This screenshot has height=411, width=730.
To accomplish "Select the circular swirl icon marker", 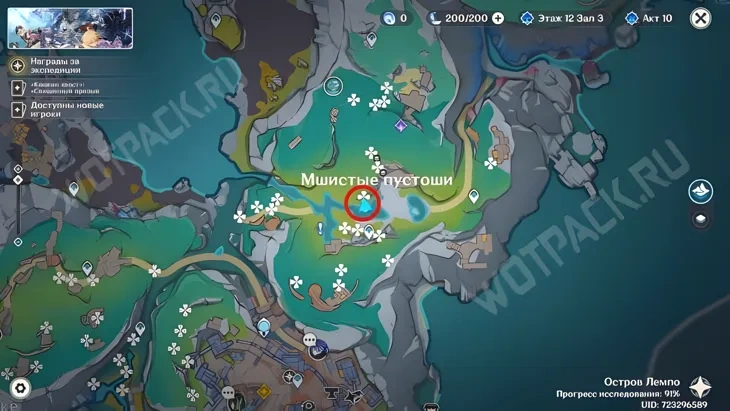I will (x=334, y=87).
